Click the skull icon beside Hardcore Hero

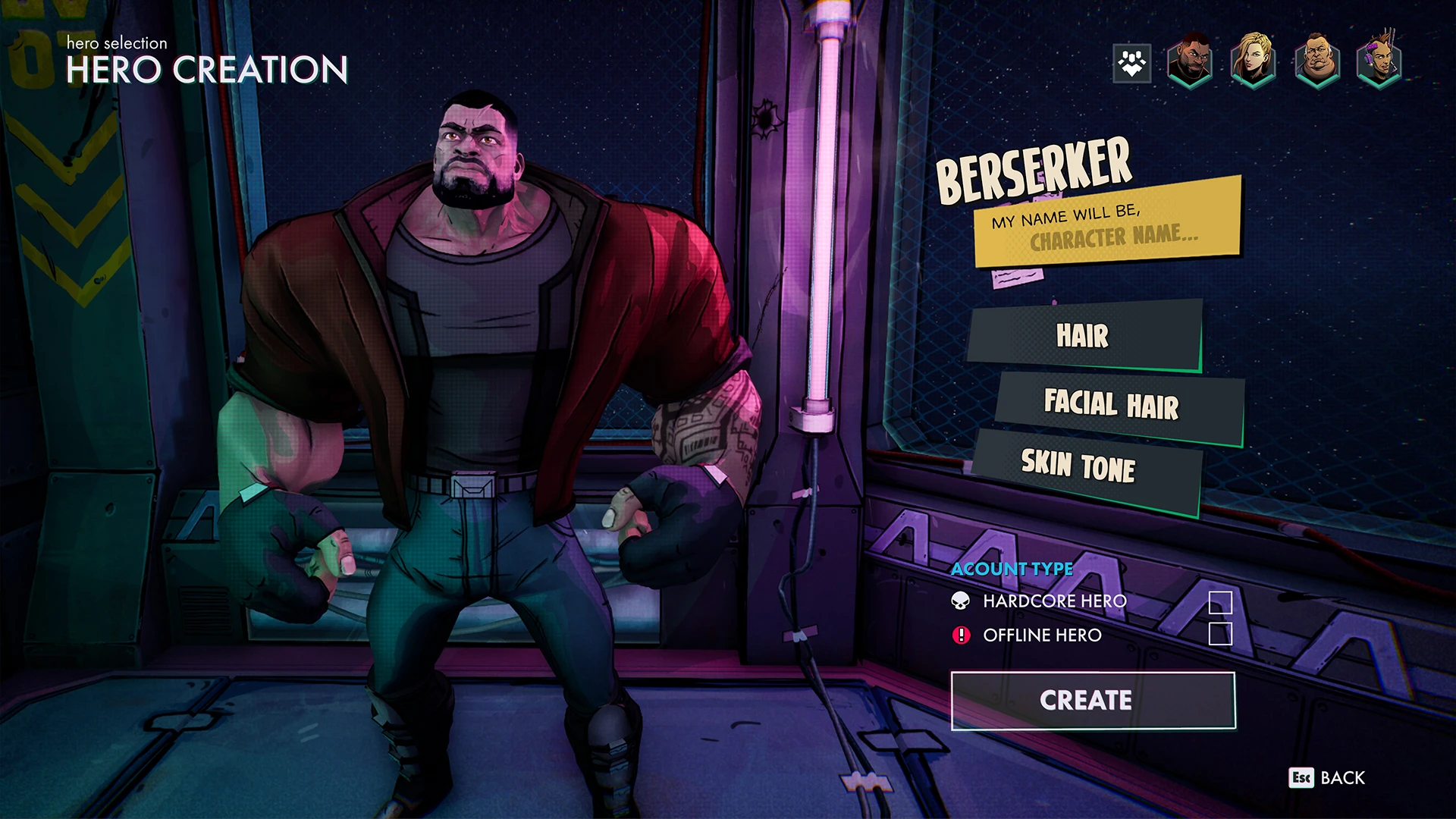960,601
